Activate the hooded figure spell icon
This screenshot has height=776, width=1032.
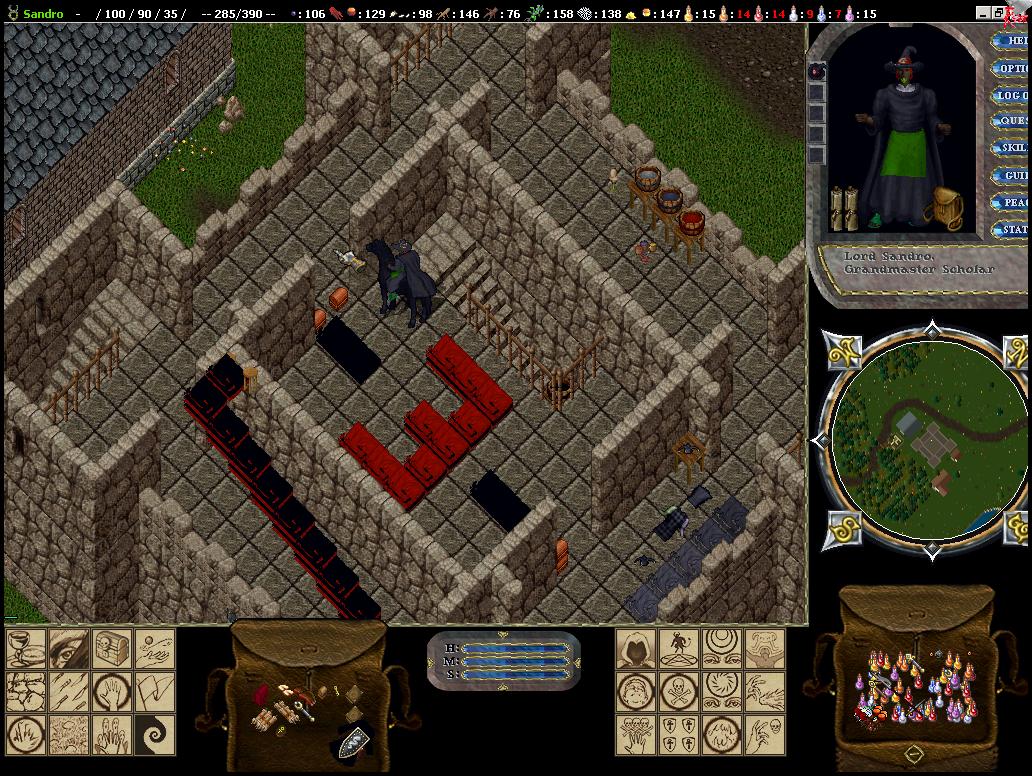(x=636, y=648)
